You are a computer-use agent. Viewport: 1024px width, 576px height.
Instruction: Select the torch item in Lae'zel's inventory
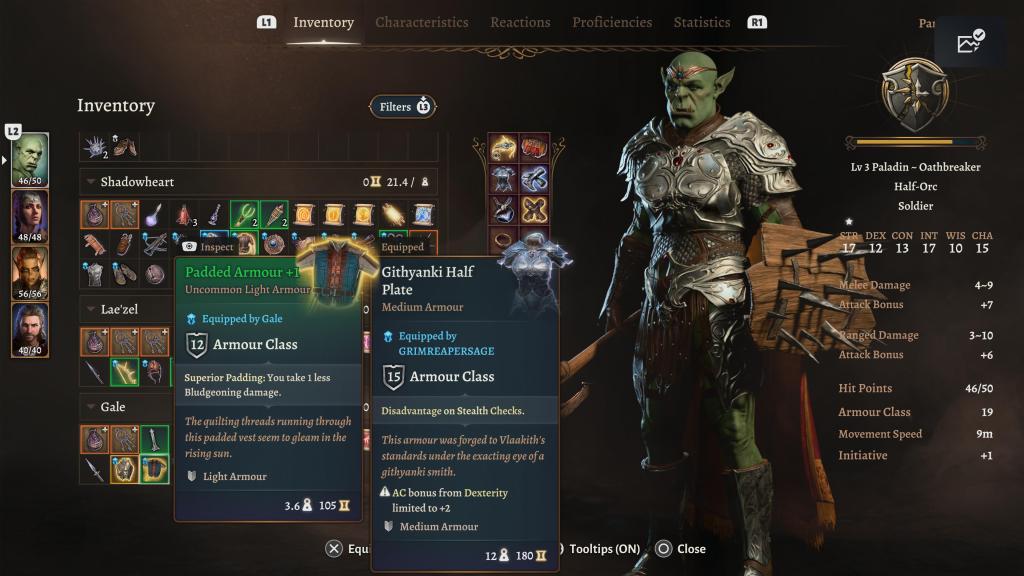tap(124, 372)
